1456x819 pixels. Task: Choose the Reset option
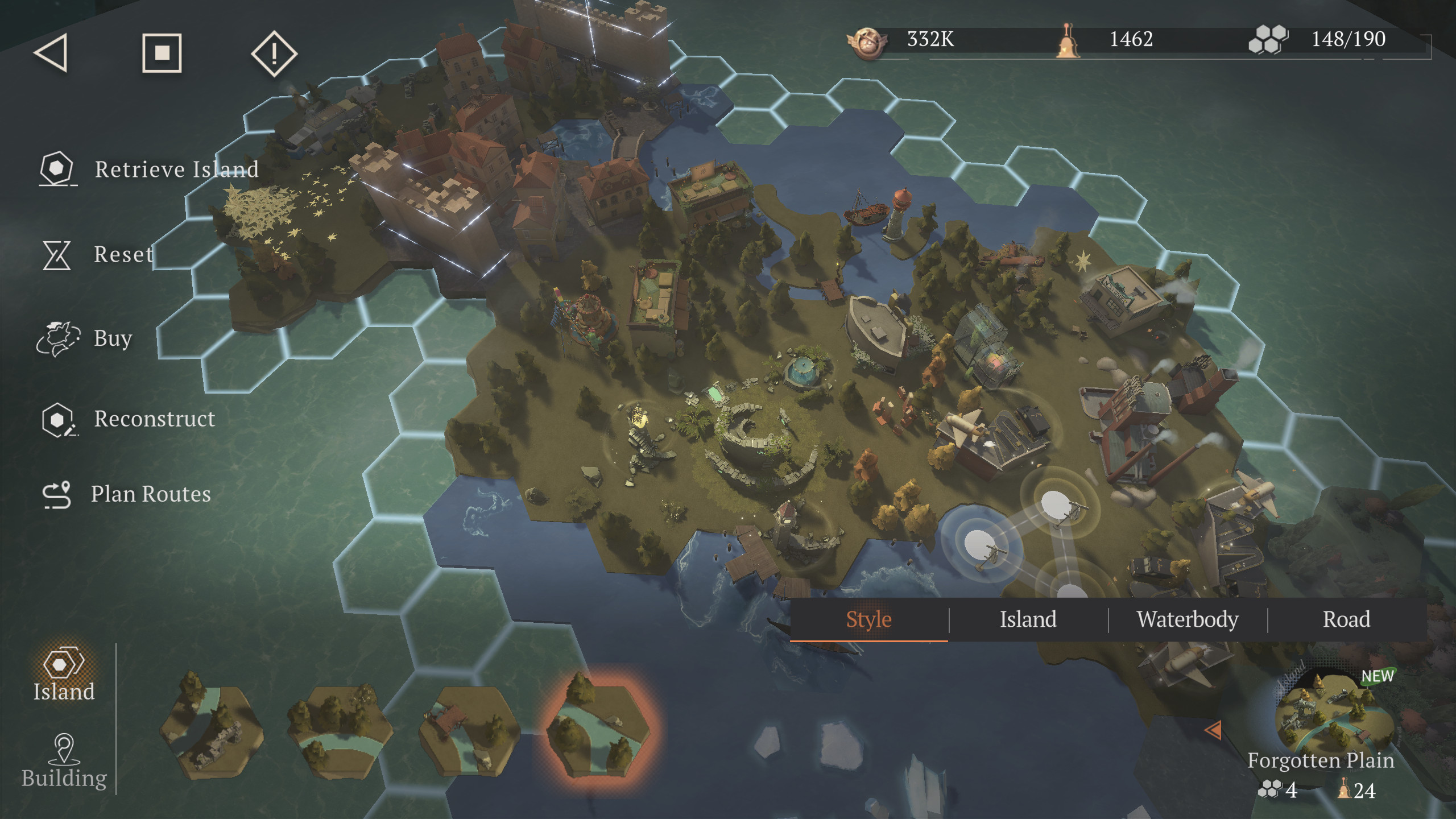97,254
